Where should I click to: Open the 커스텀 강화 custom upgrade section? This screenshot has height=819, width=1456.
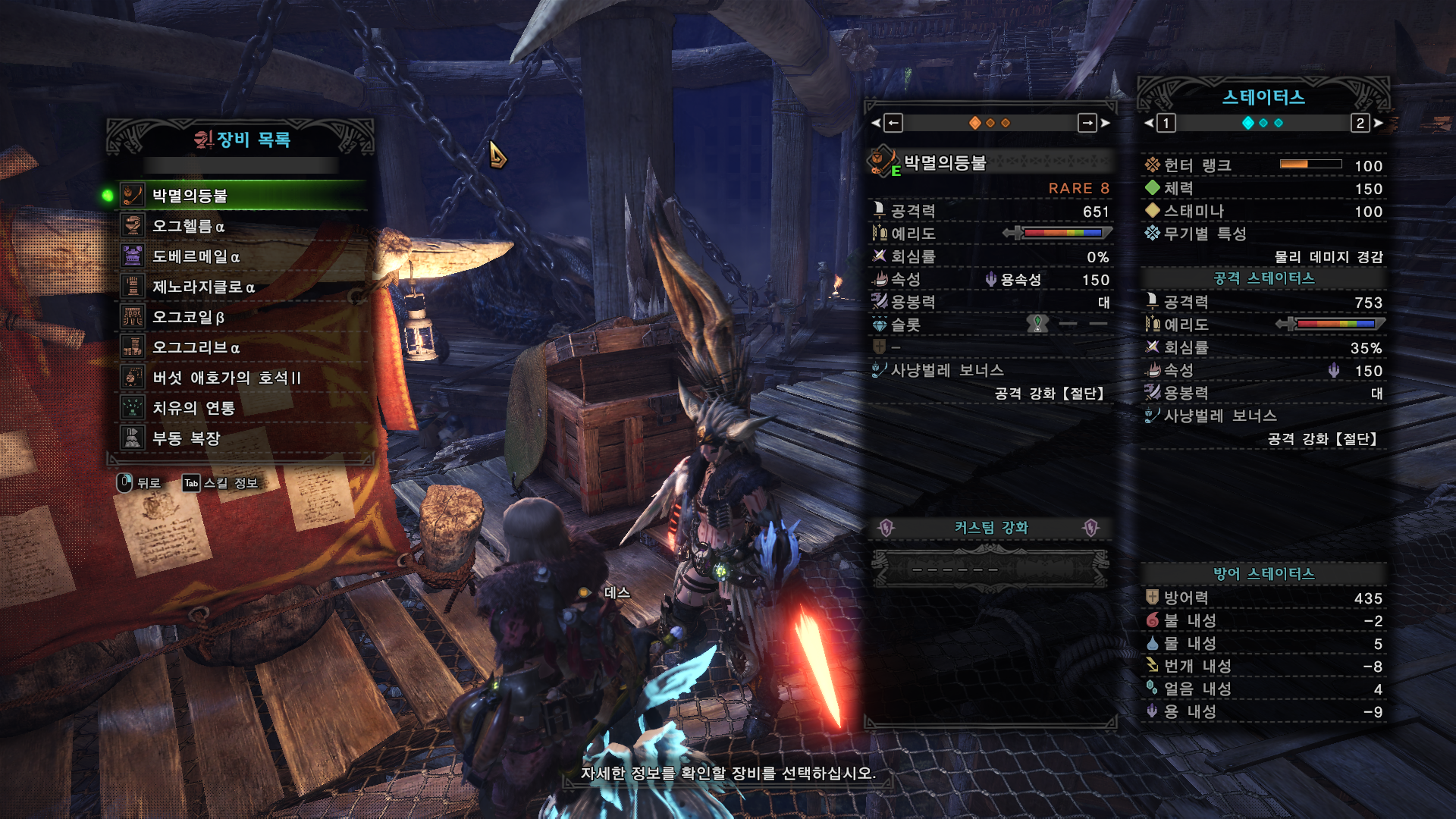(990, 528)
